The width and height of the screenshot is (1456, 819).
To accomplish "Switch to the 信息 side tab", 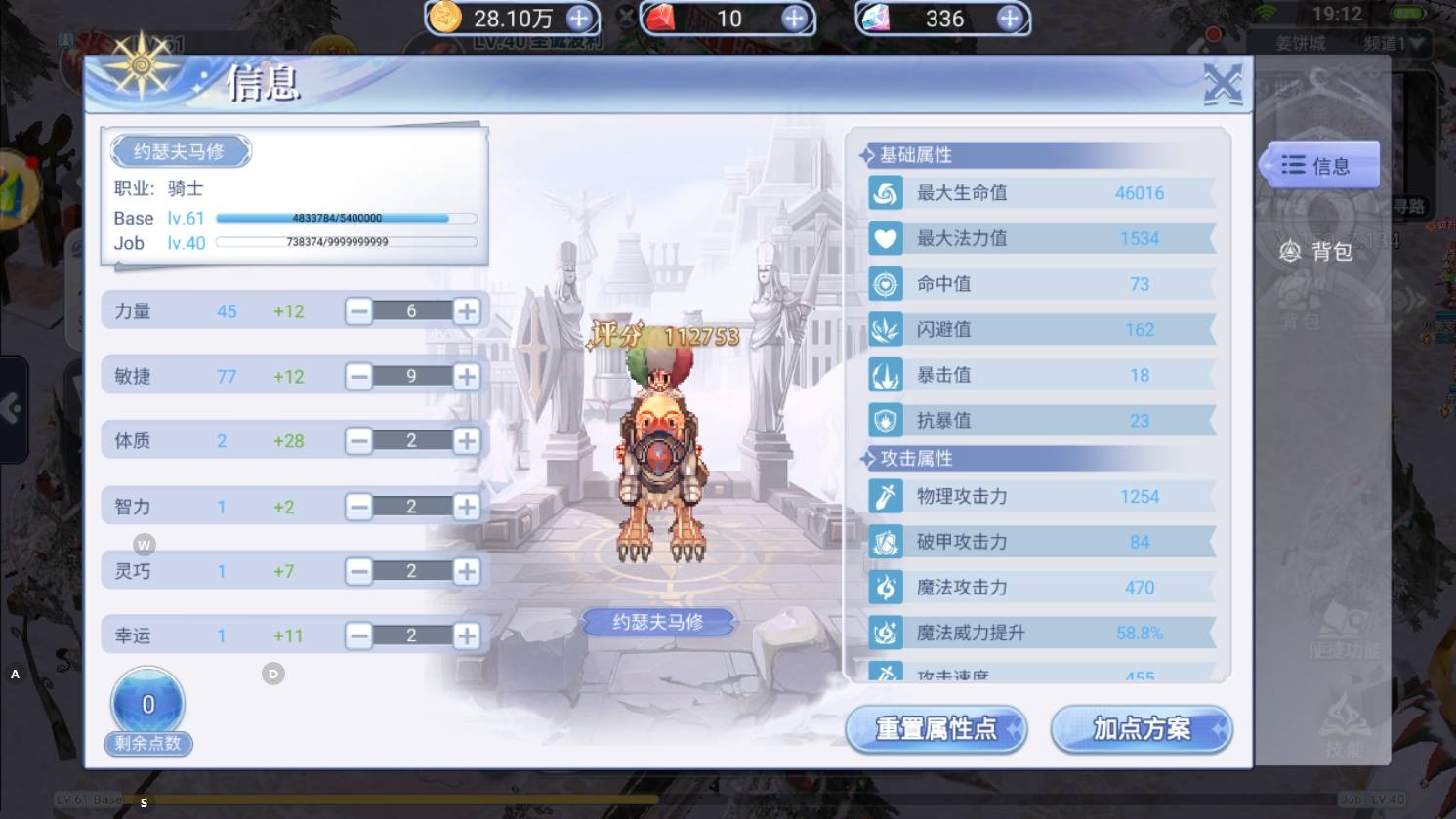I will 1319,165.
